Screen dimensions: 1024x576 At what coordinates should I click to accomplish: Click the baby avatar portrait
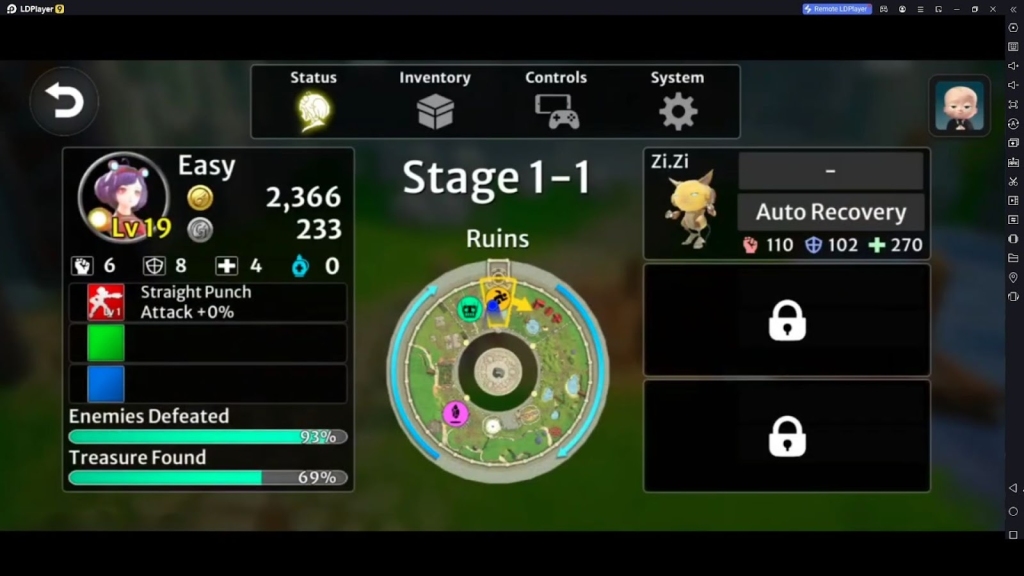pos(959,105)
